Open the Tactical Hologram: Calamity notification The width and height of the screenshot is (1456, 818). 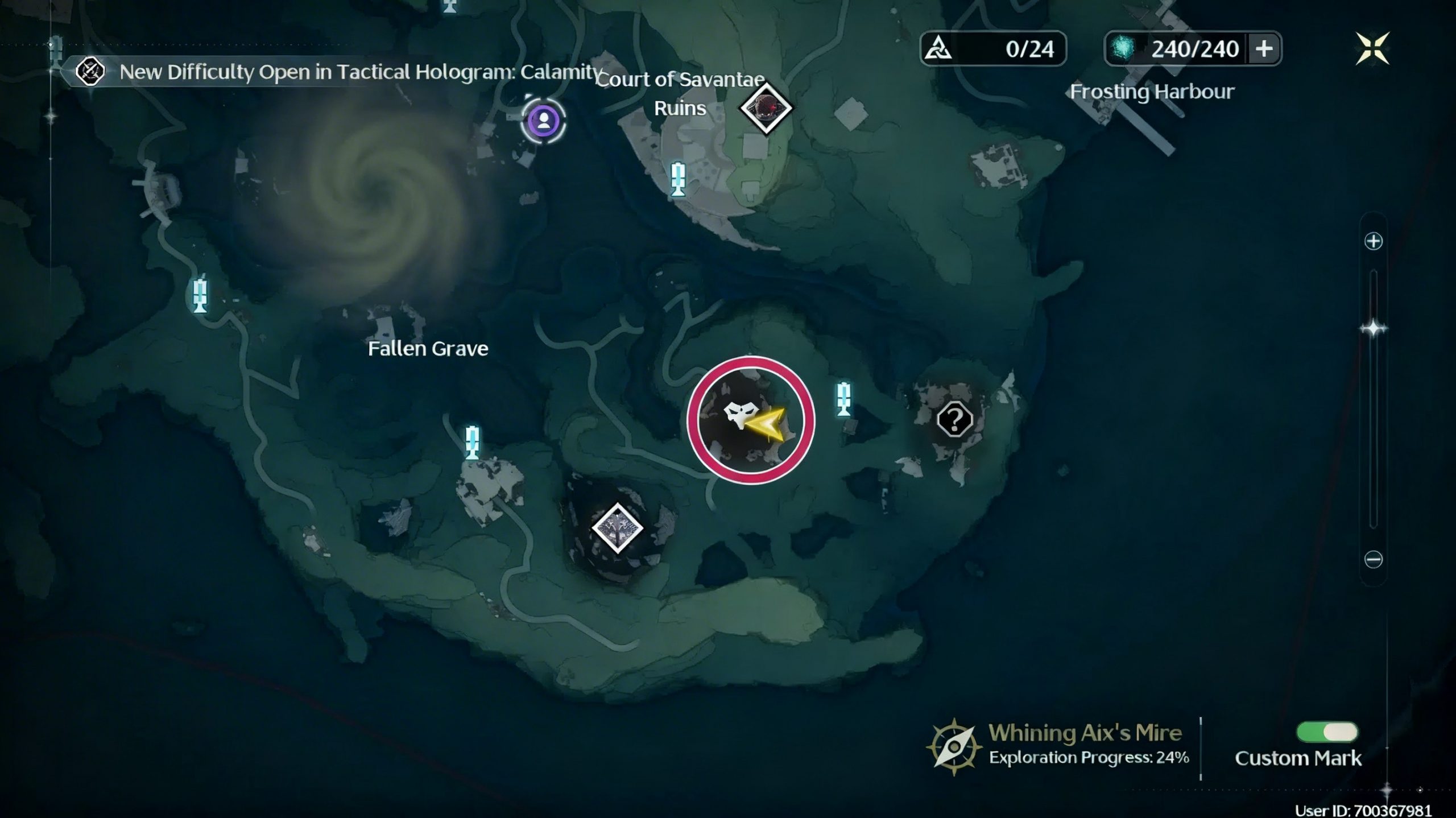coord(341,72)
